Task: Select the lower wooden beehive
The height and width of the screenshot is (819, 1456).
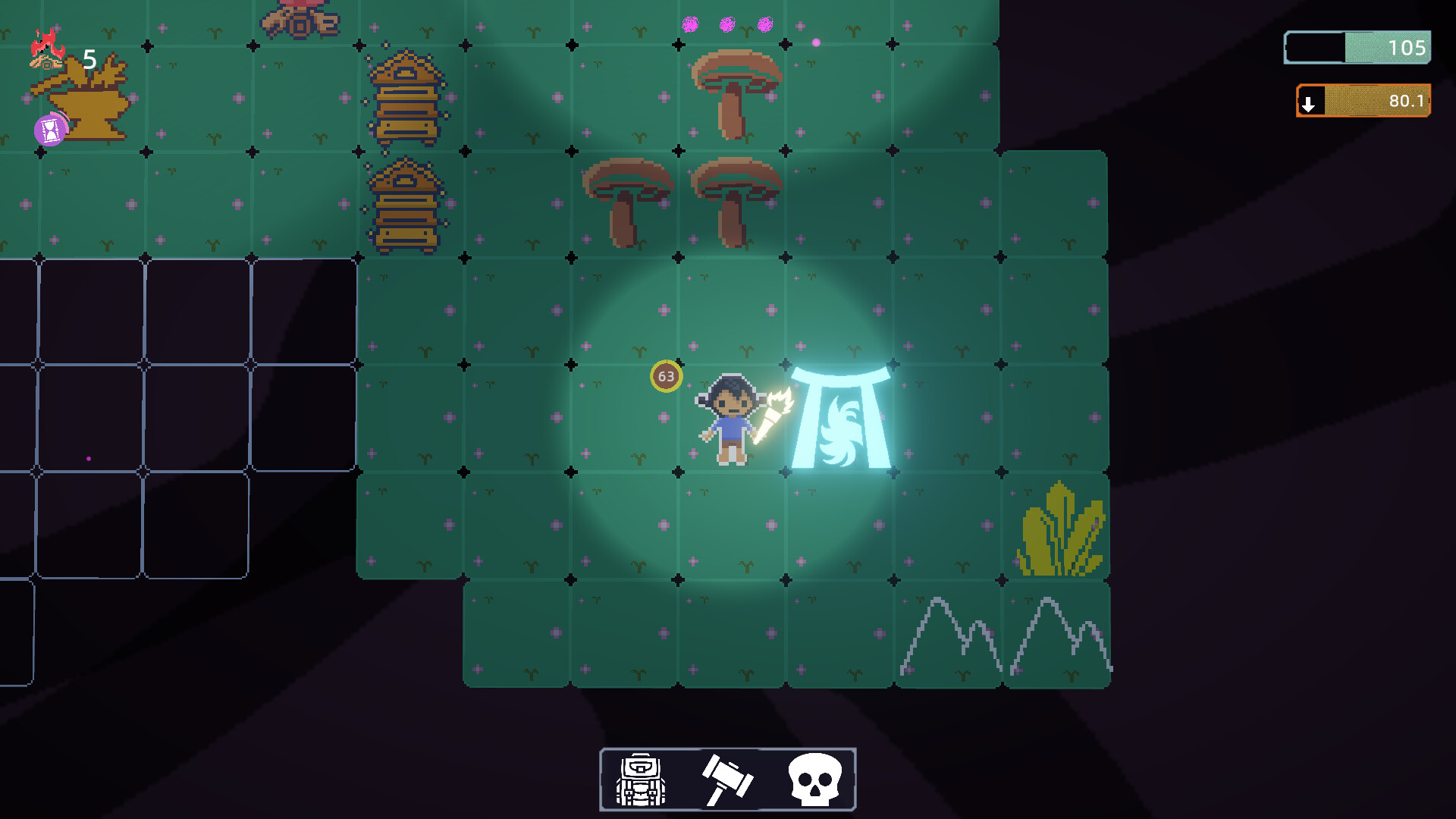Action: point(407,205)
